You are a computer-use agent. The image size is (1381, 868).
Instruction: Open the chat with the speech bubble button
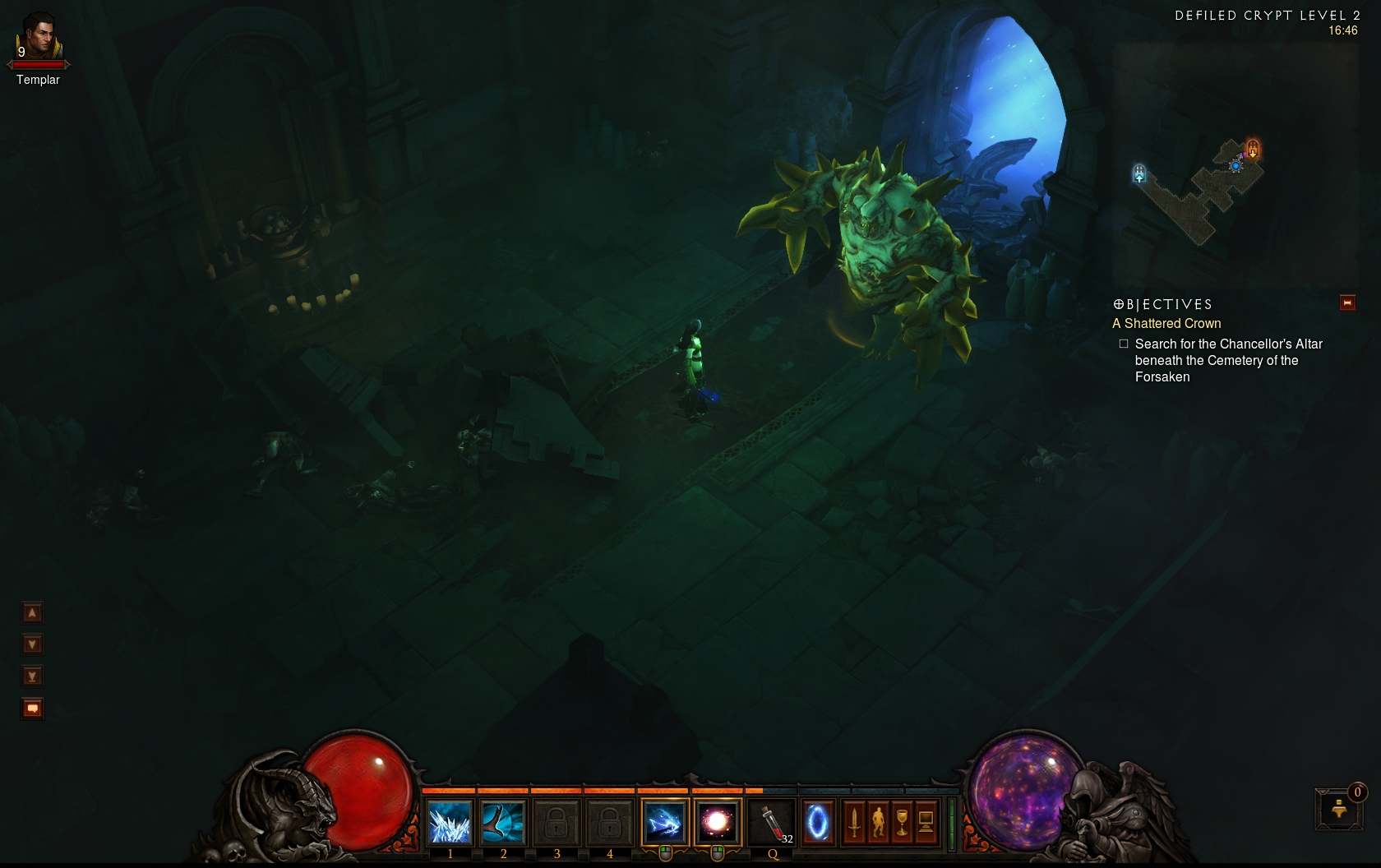pyautogui.click(x=32, y=709)
